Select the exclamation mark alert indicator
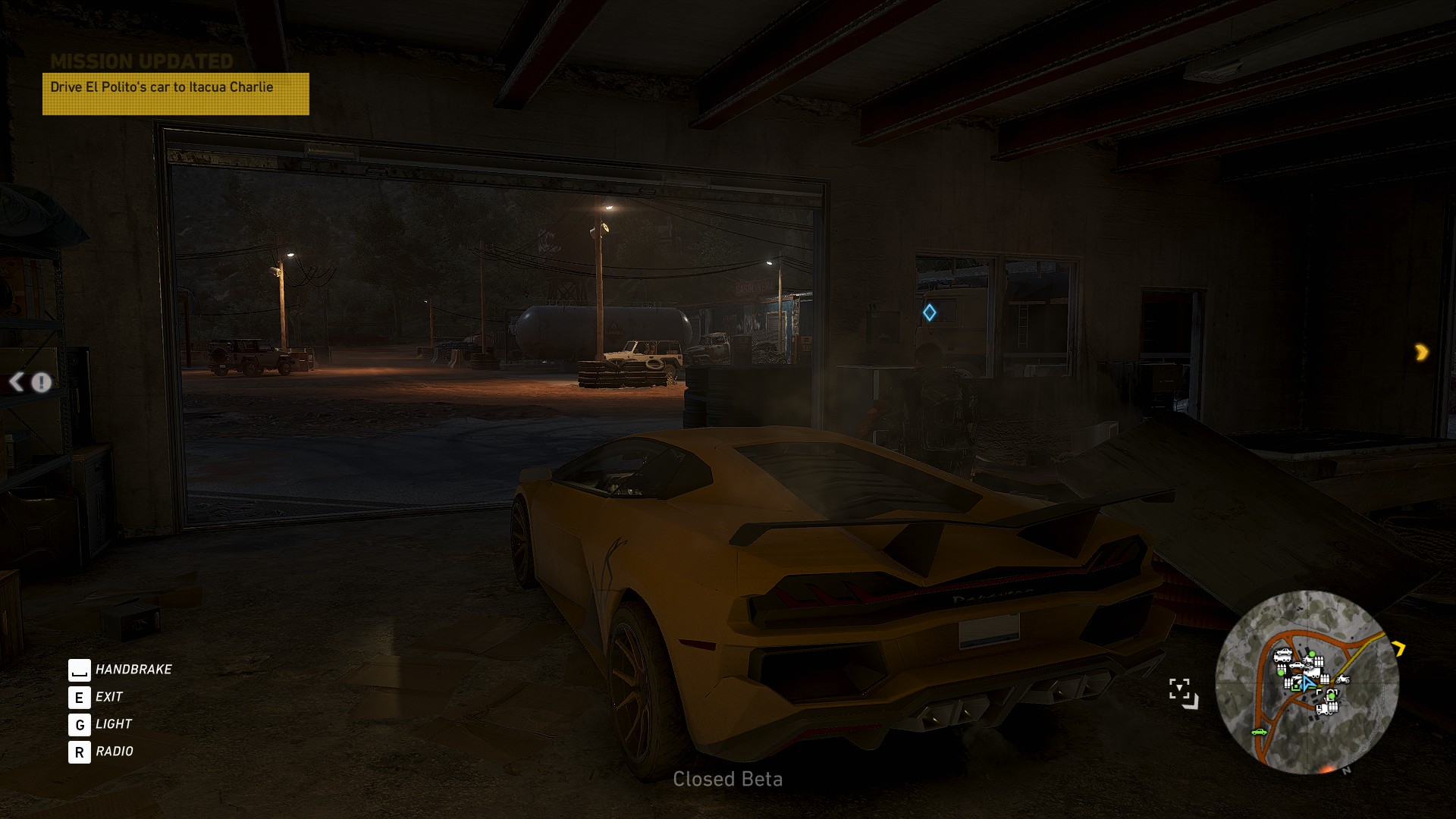 coord(42,382)
